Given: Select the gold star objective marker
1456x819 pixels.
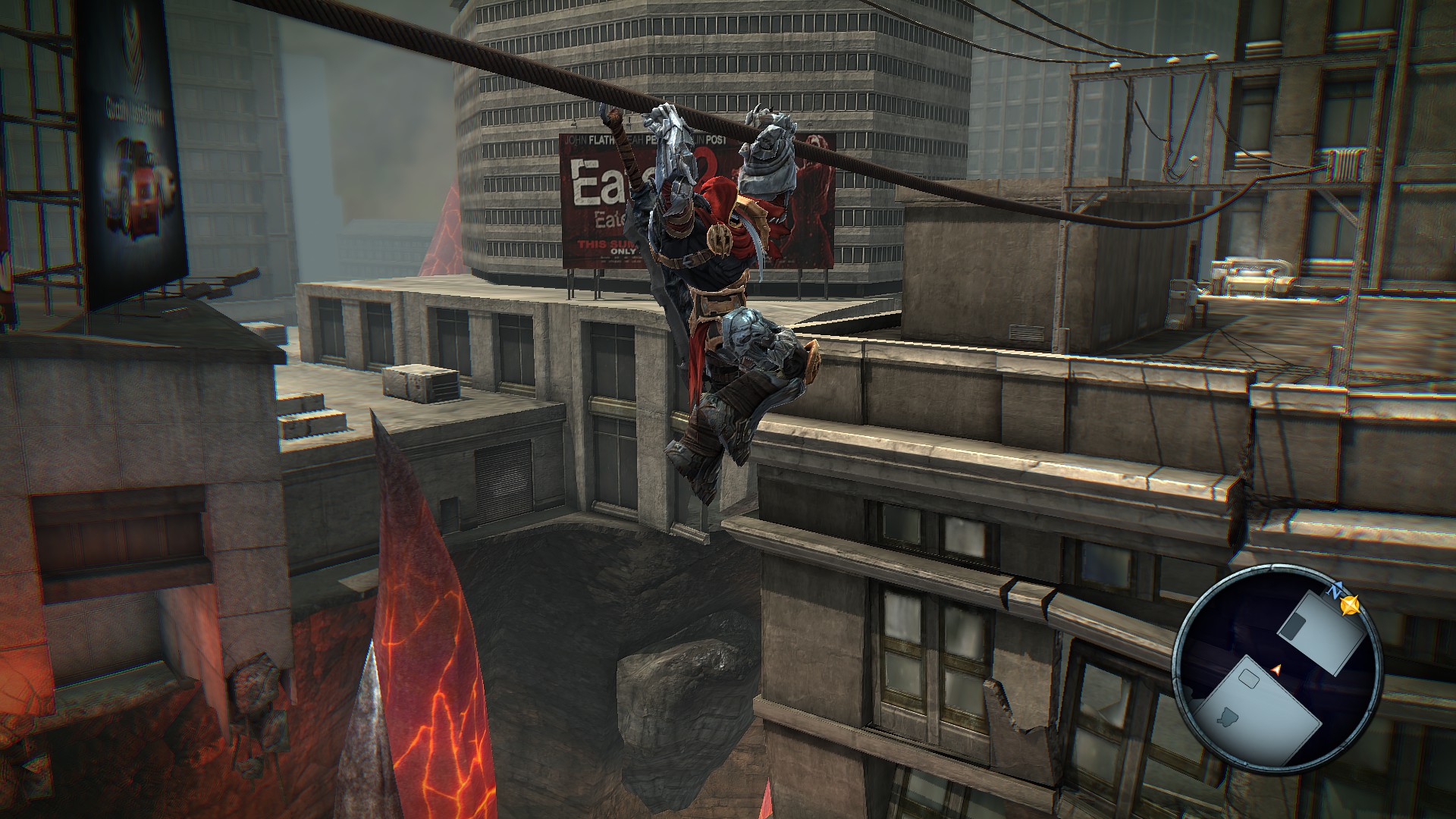Looking at the screenshot, I should (1349, 605).
